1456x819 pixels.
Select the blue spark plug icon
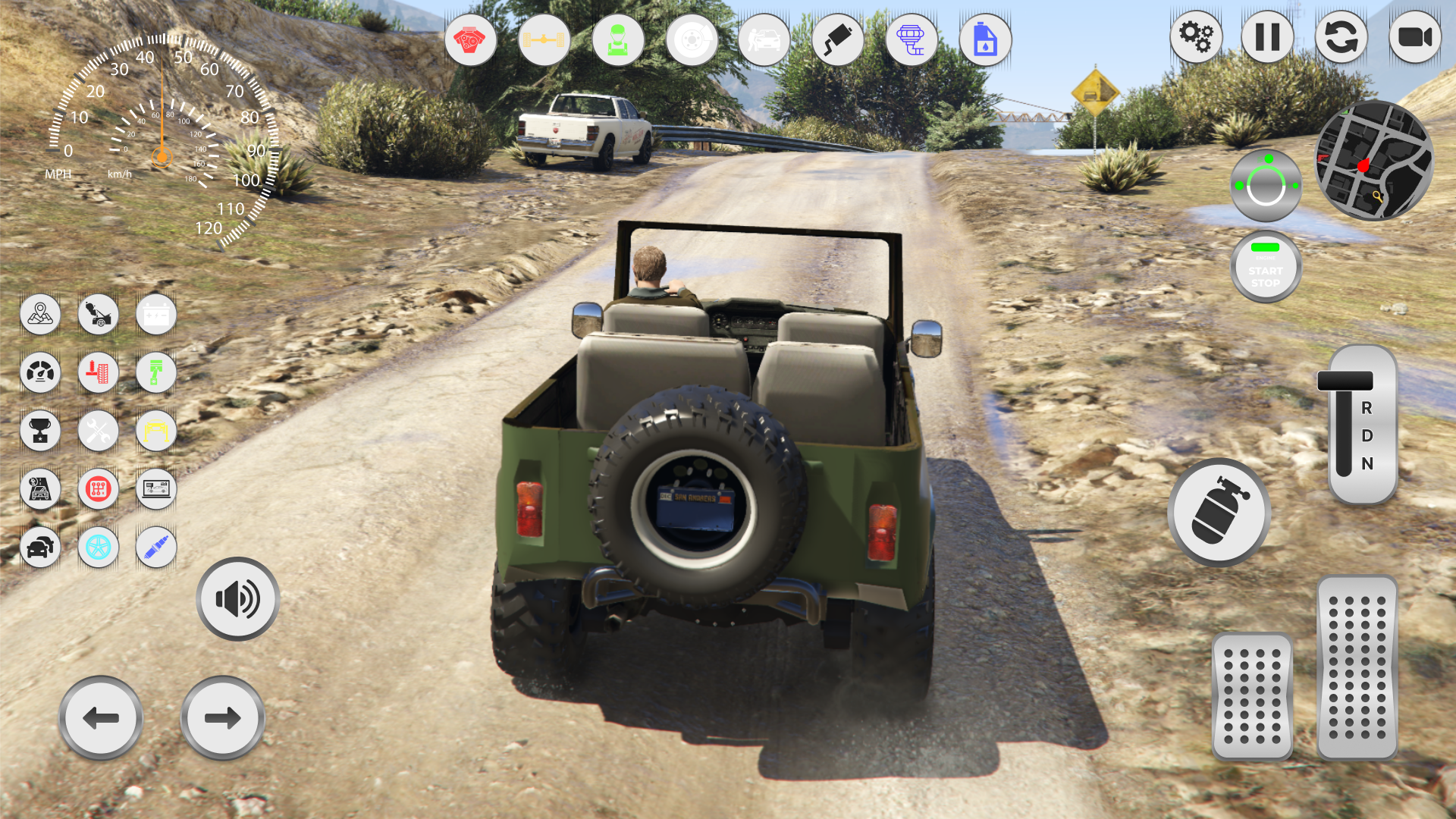pyautogui.click(x=155, y=548)
